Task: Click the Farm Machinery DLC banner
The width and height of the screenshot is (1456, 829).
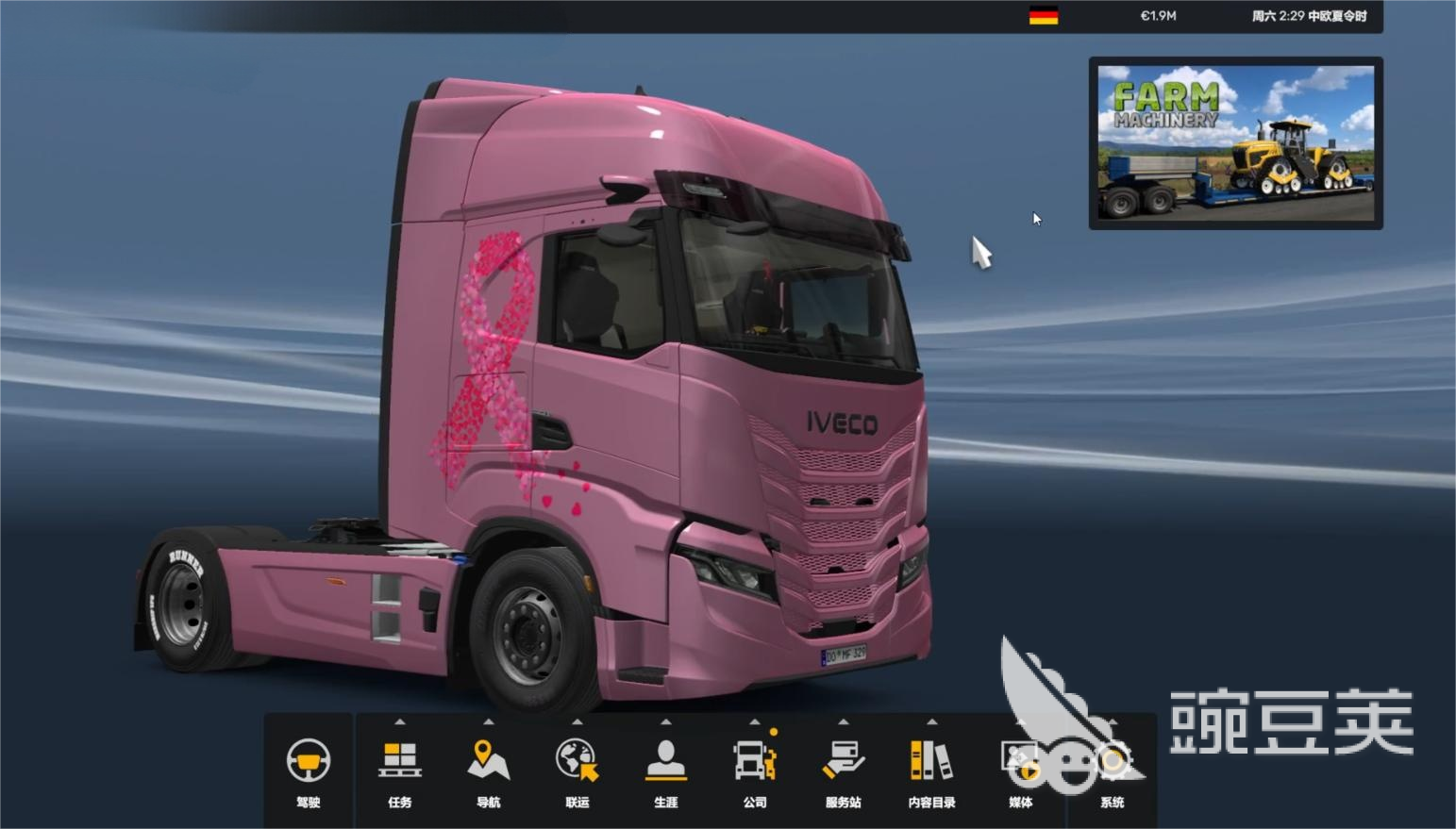Action: point(1236,143)
